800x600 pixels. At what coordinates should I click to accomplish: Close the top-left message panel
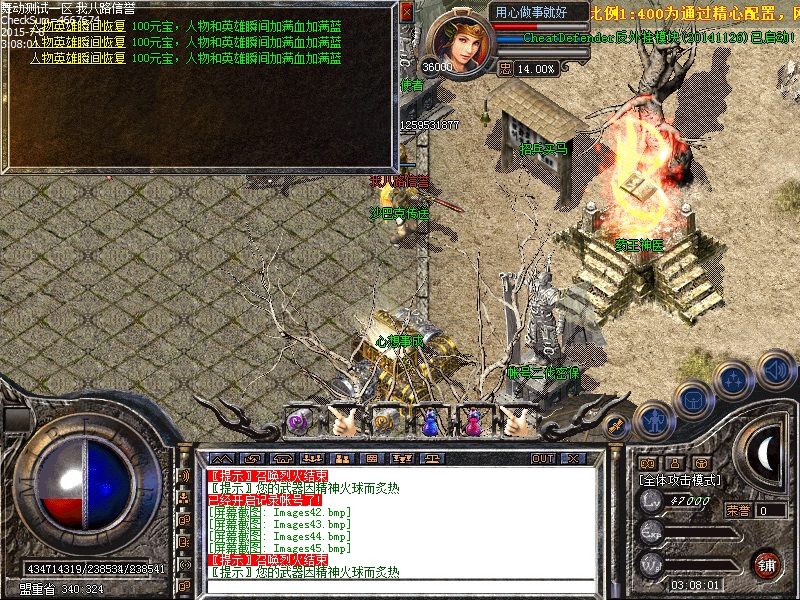[406, 12]
